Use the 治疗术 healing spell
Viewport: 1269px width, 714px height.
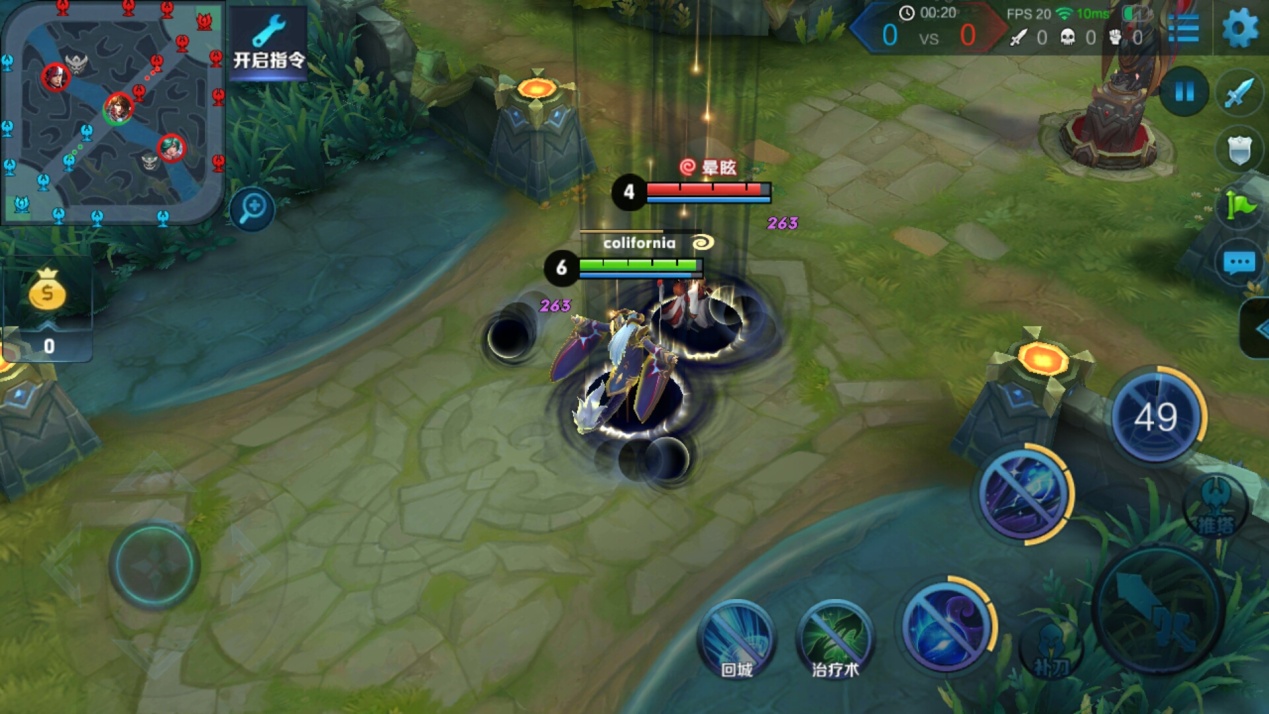pyautogui.click(x=835, y=637)
